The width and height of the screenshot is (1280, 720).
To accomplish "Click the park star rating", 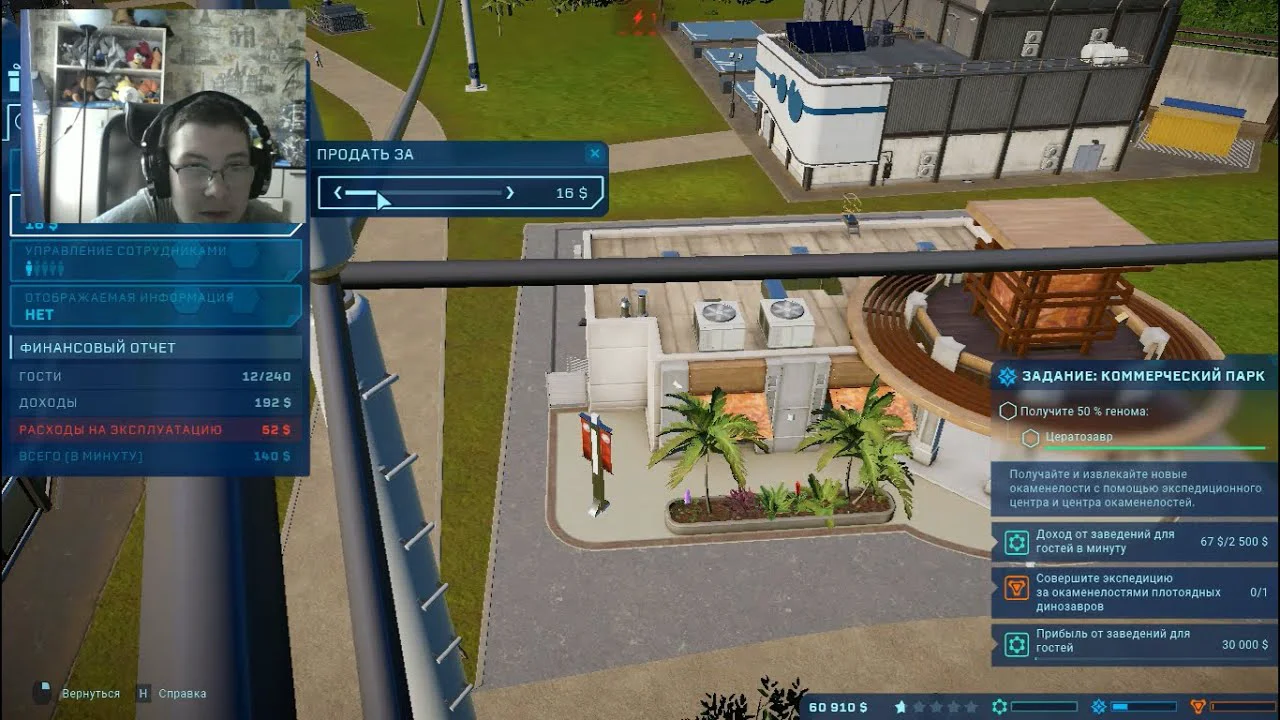I will point(935,707).
